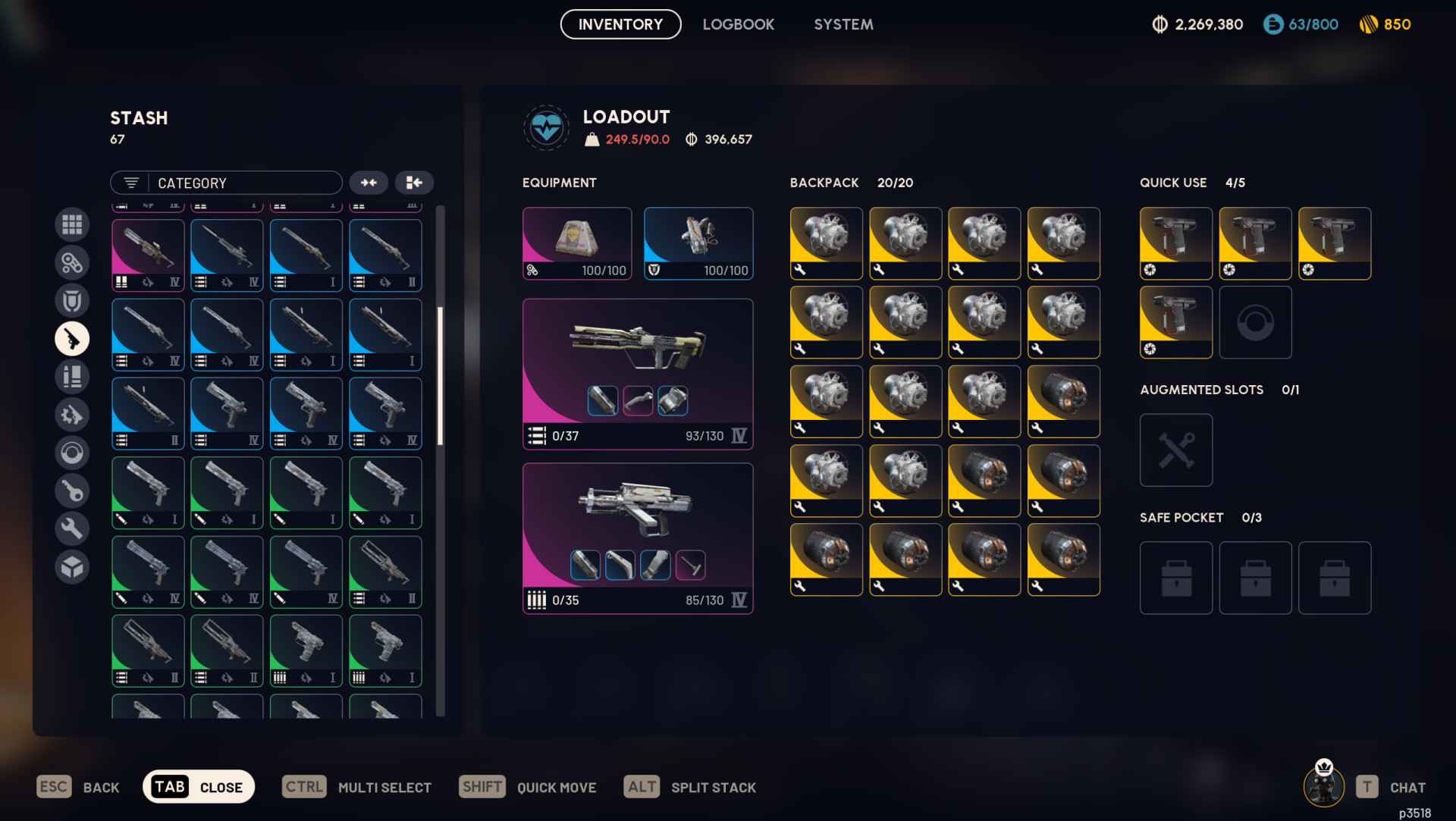Expand the rifle attachment slots under the equipped rifle
Image resolution: width=1456 pixels, height=821 pixels.
[637, 400]
